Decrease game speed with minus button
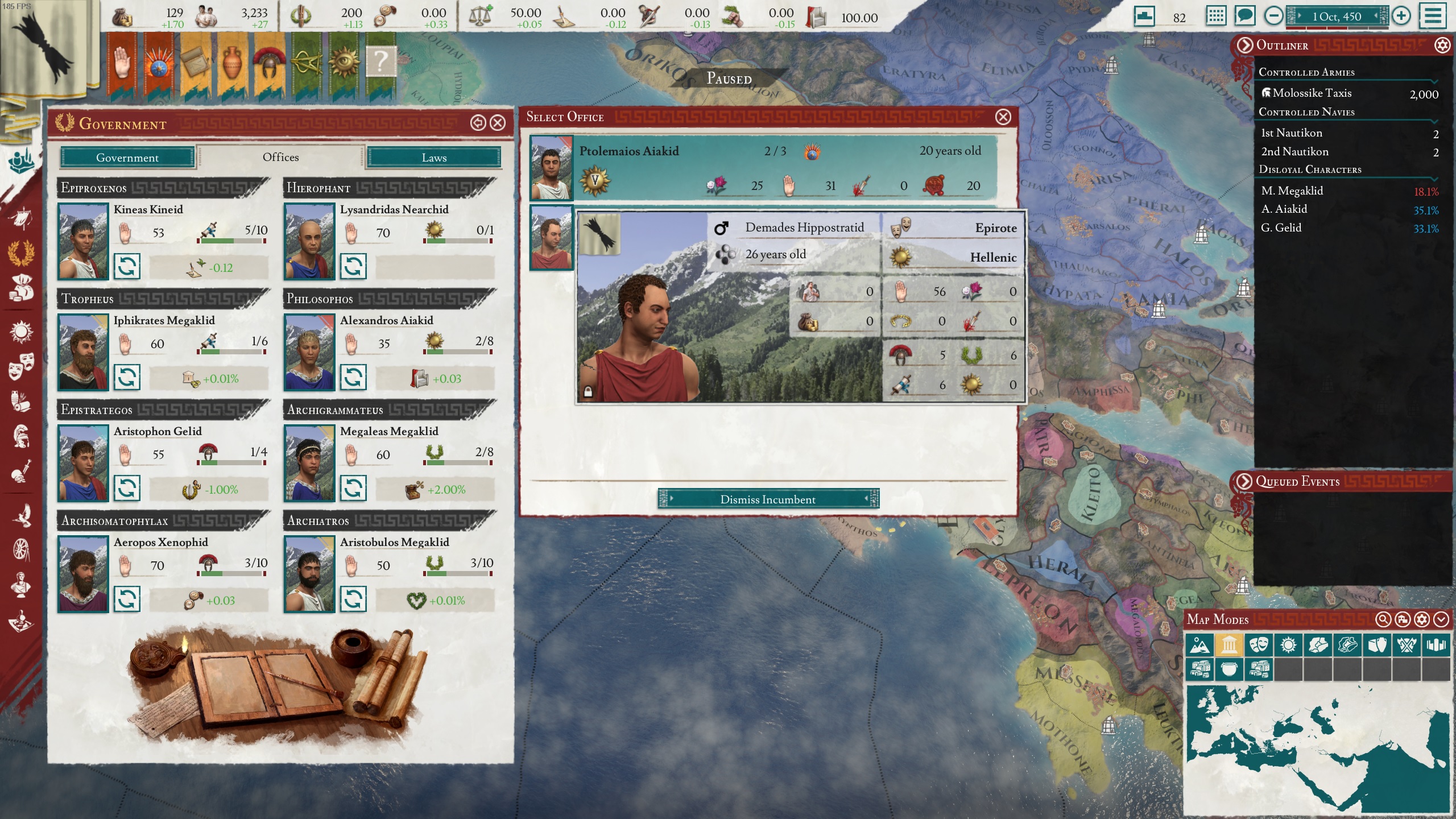This screenshot has width=1456, height=819. pyautogui.click(x=1273, y=16)
